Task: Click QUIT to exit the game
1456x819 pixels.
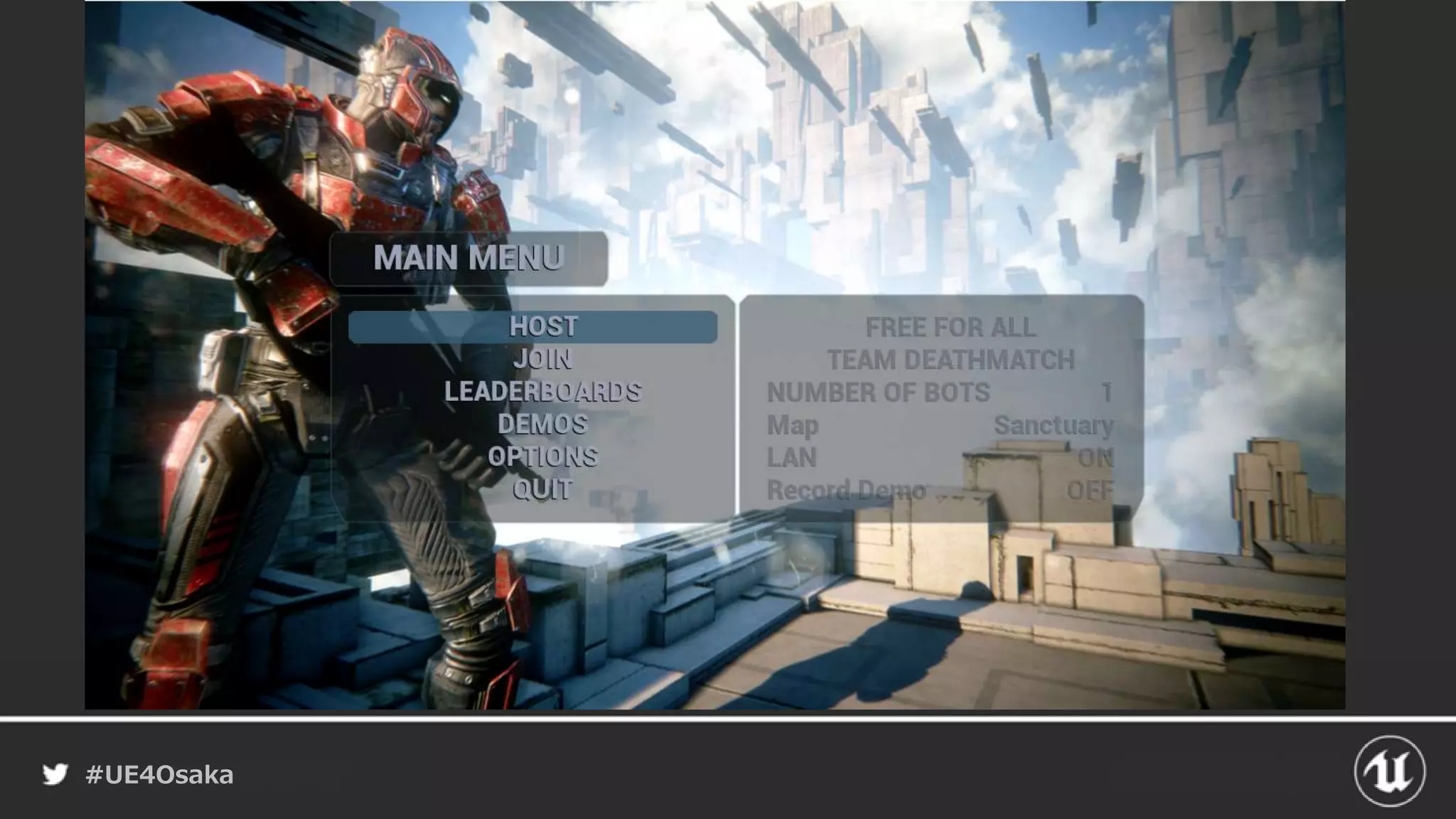Action: tap(542, 489)
